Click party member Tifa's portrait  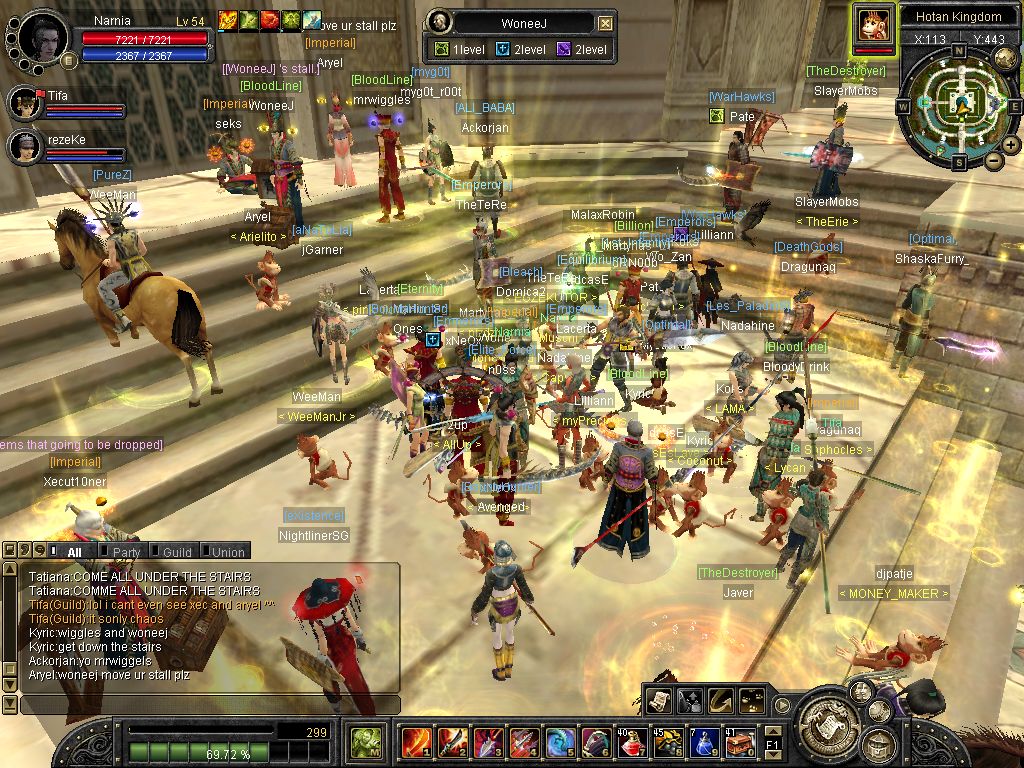25,102
